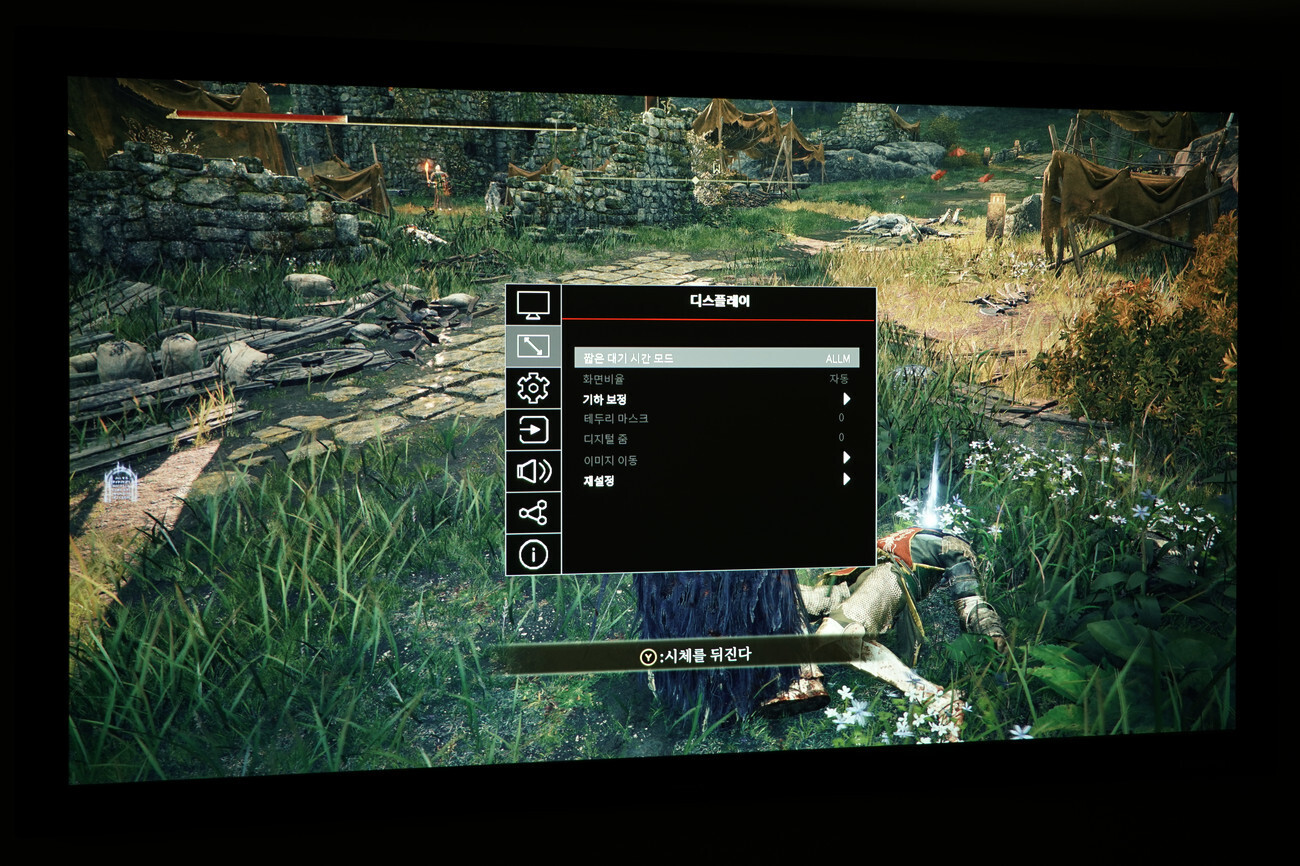1300x866 pixels.
Task: Select the 디지털 줌 setting
Action: [x=716, y=438]
